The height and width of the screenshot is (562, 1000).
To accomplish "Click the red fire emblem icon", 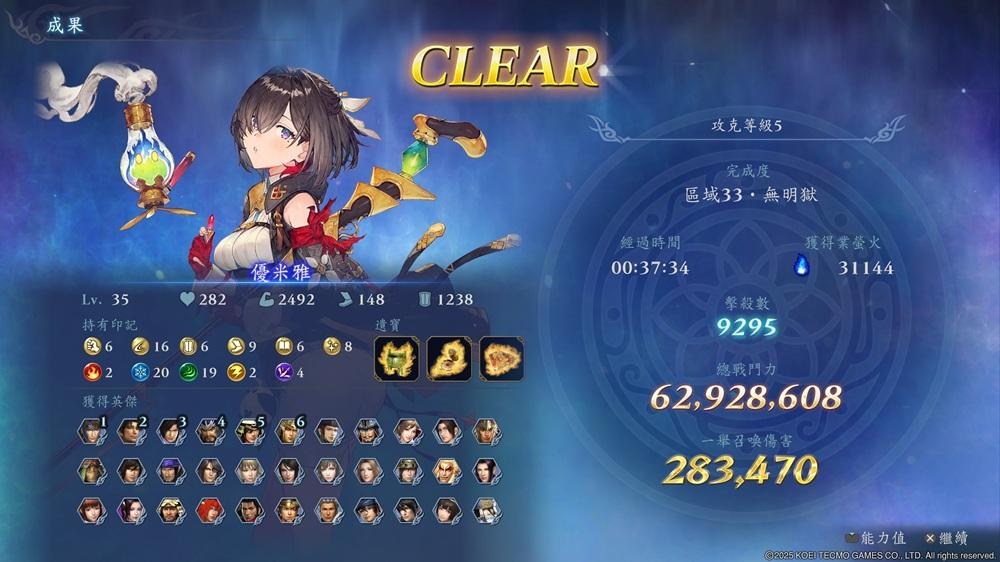I will coord(91,373).
